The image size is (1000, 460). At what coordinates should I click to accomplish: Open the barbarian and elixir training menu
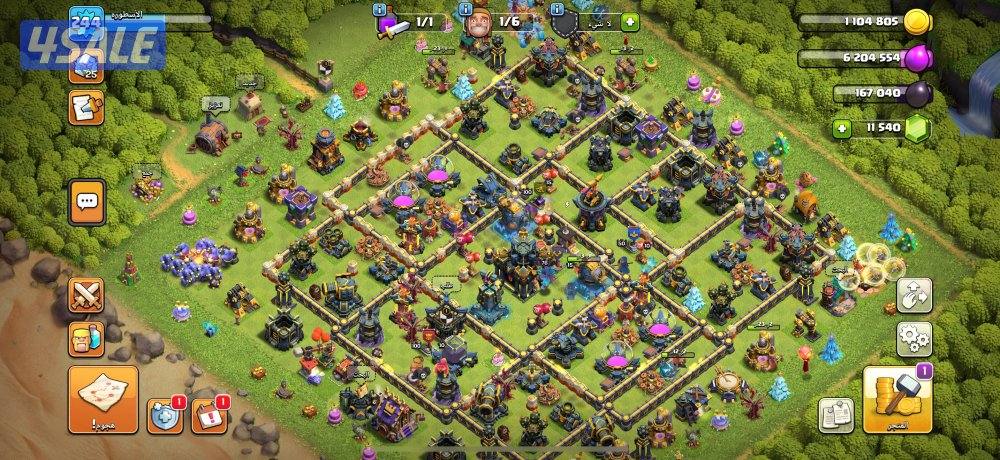(87, 338)
